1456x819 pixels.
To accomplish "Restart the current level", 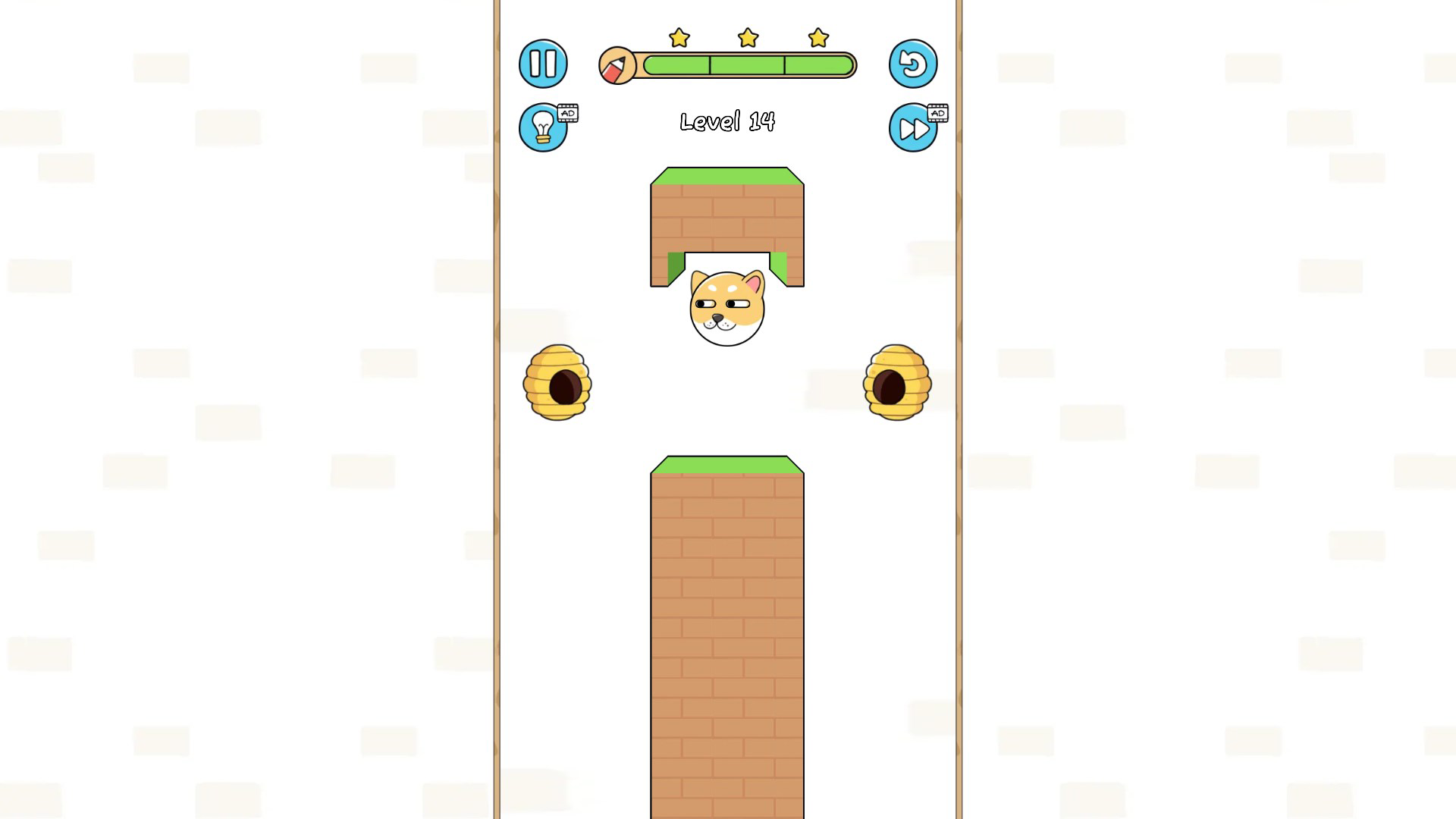I will pyautogui.click(x=912, y=64).
